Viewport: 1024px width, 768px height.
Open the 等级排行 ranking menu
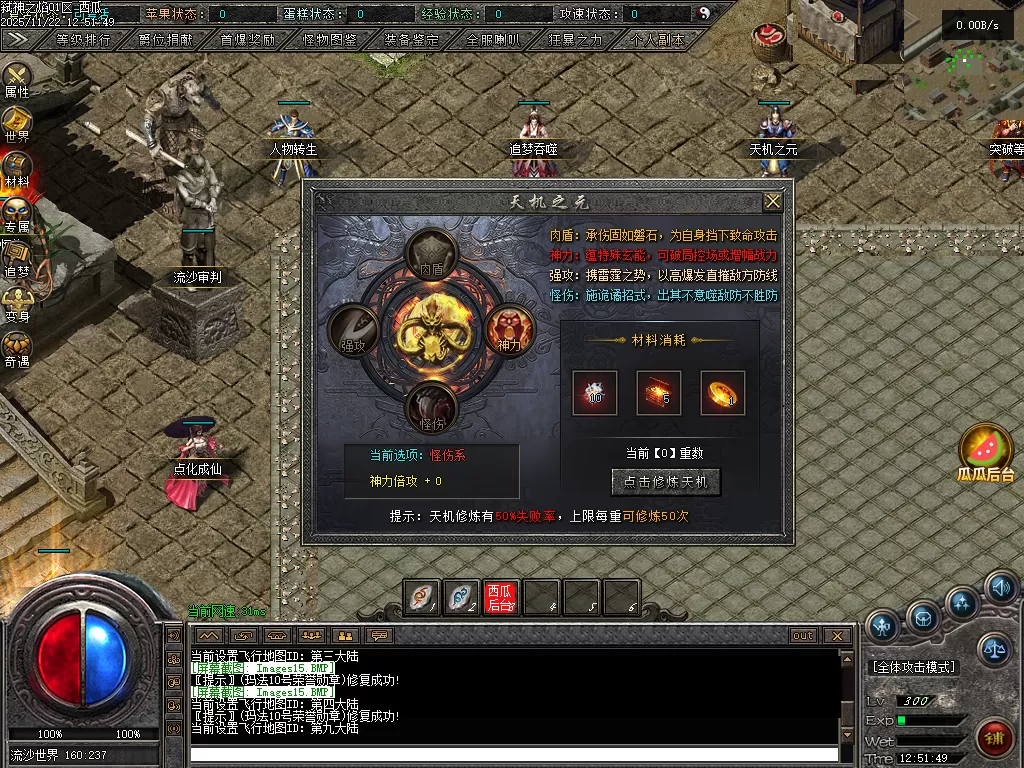84,40
